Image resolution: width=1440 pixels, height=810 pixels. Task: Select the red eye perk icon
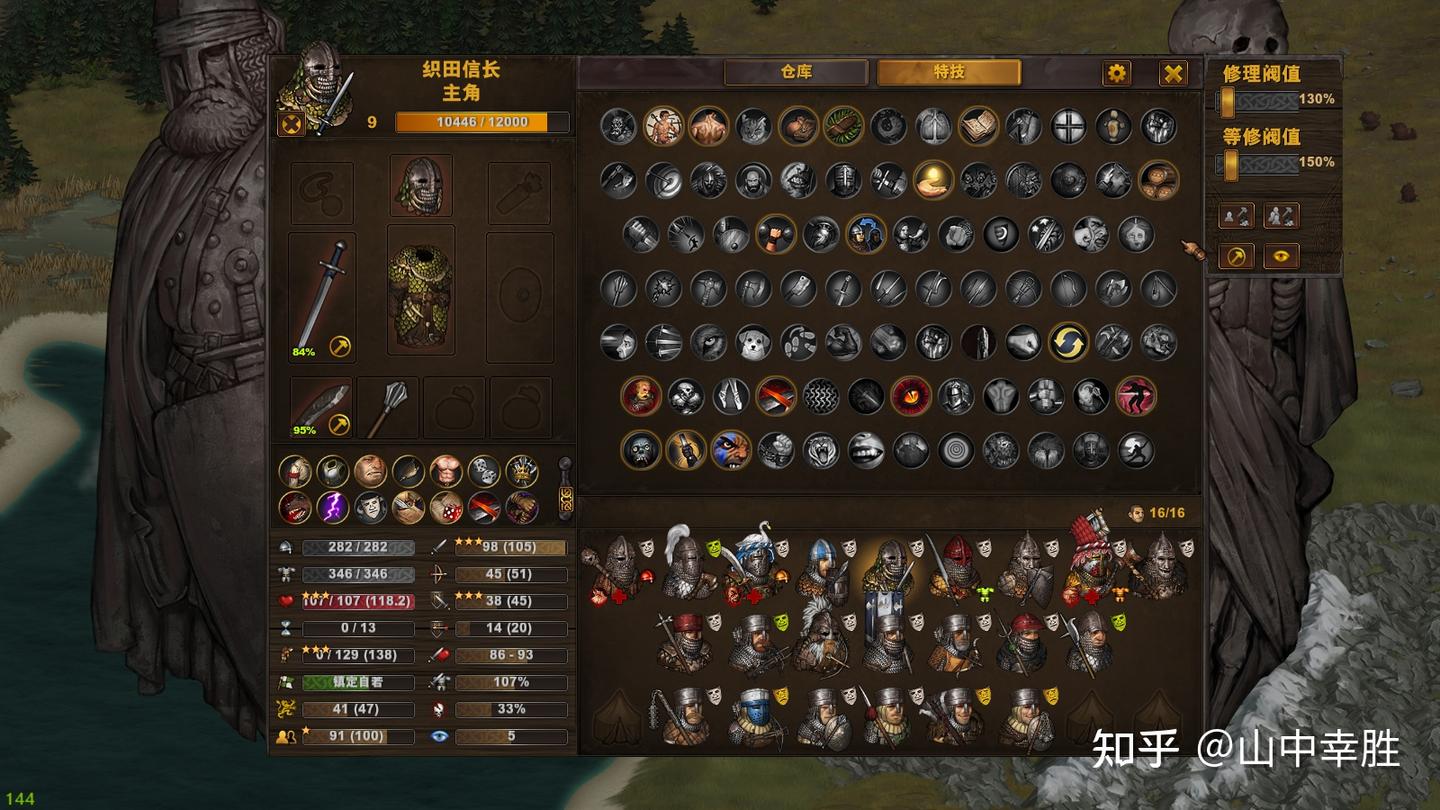coord(910,396)
